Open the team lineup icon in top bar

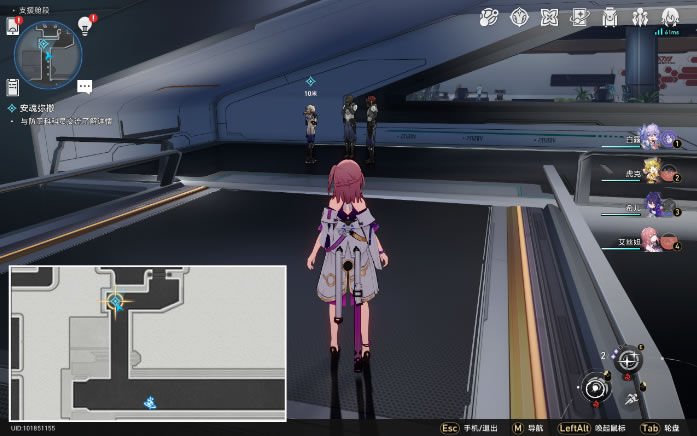[x=640, y=16]
